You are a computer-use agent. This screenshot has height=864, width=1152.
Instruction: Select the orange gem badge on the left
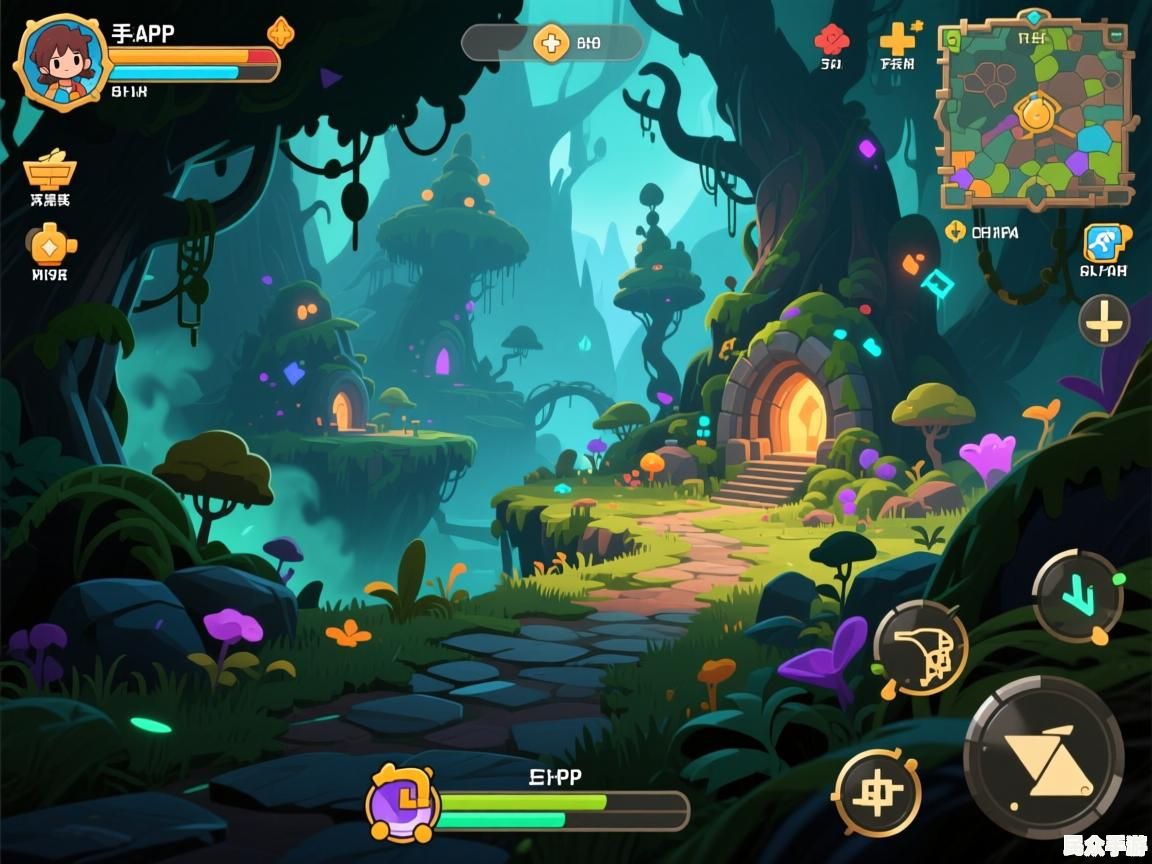[x=50, y=244]
